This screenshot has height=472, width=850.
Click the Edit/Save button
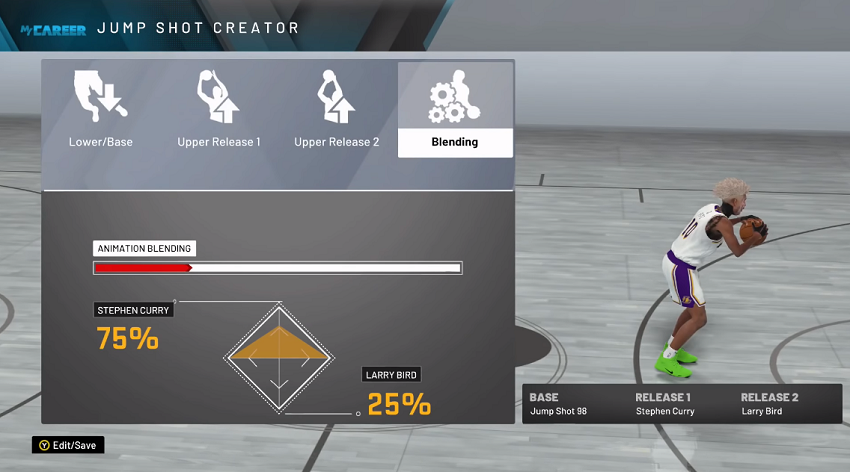[68, 445]
